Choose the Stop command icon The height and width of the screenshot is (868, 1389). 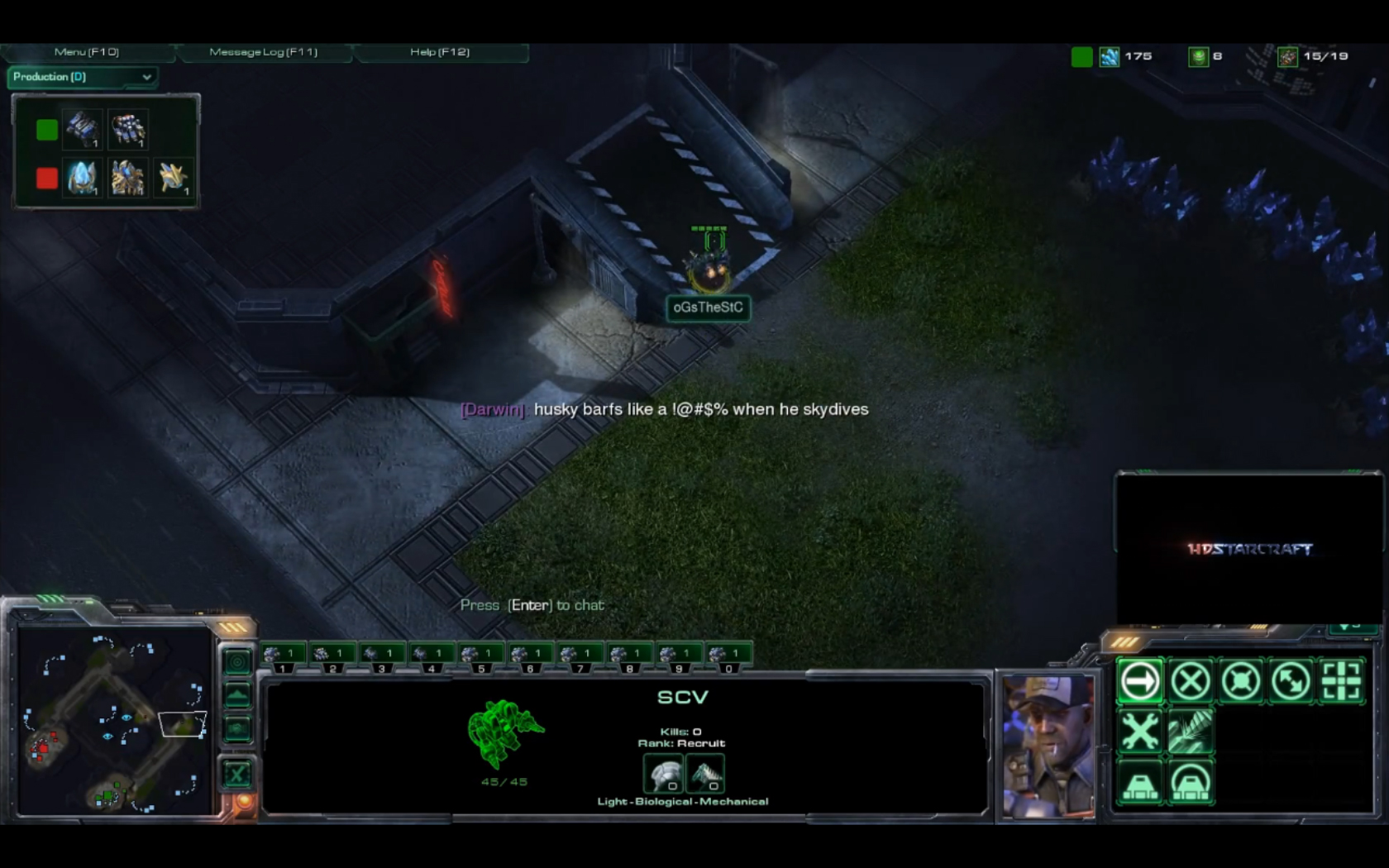tap(1190, 682)
